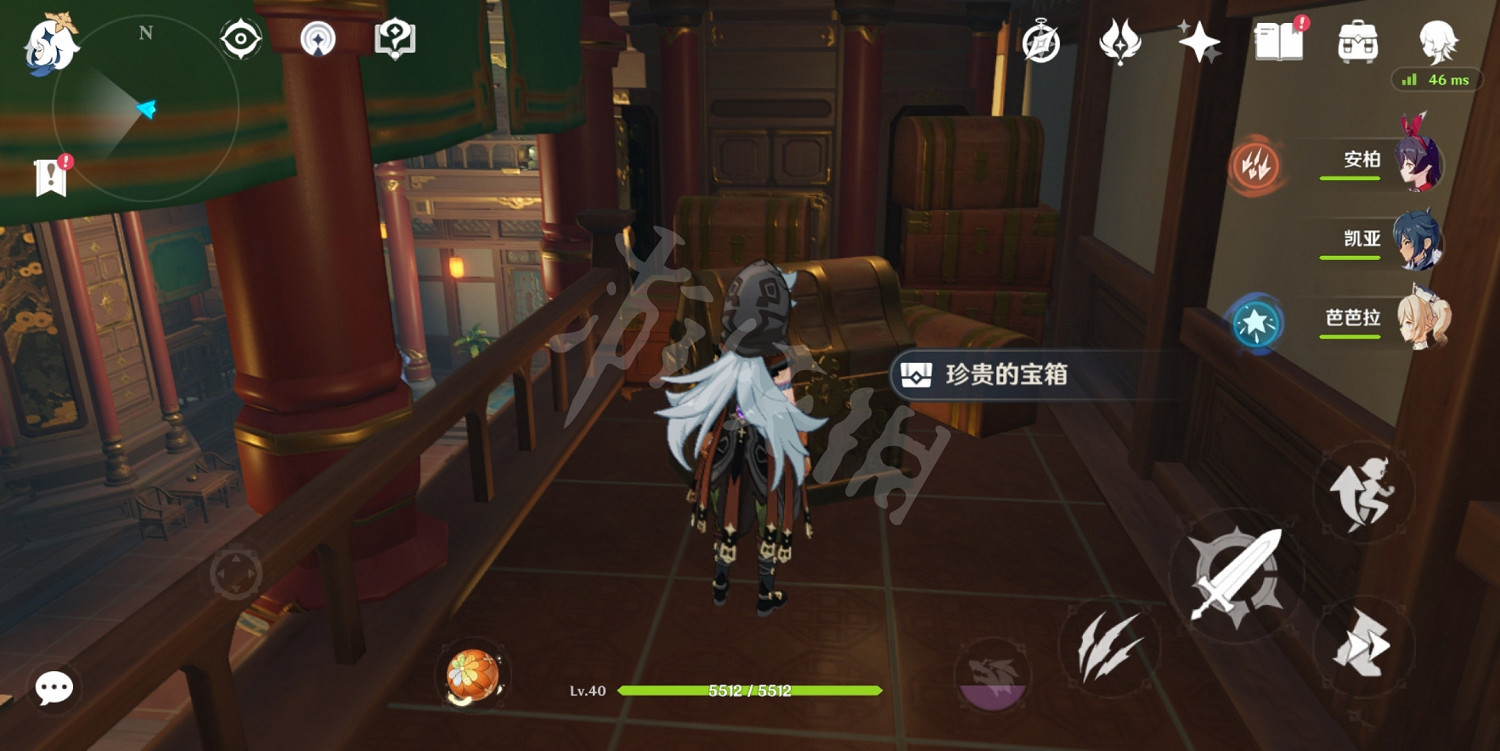Viewport: 1500px width, 751px height.
Task: Open the Battle Pass glowing icon
Action: pyautogui.click(x=1120, y=42)
